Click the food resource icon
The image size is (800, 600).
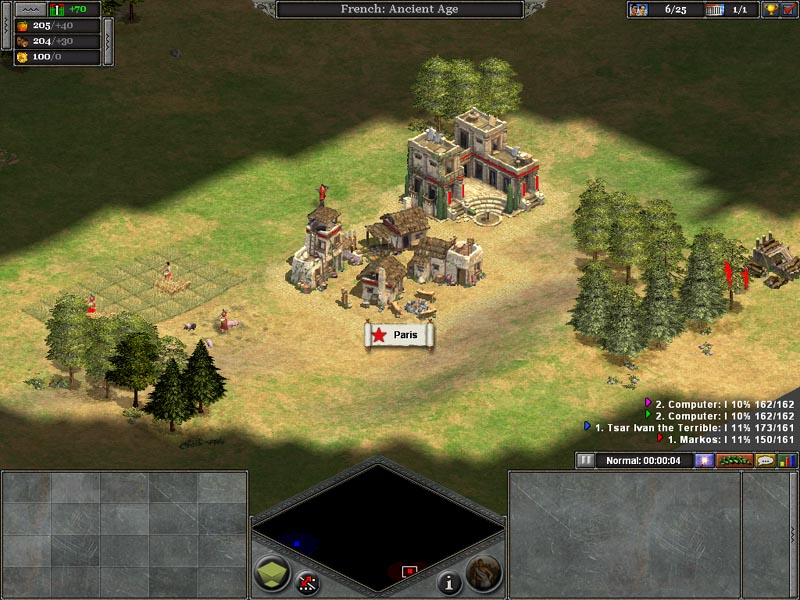(x=21, y=26)
